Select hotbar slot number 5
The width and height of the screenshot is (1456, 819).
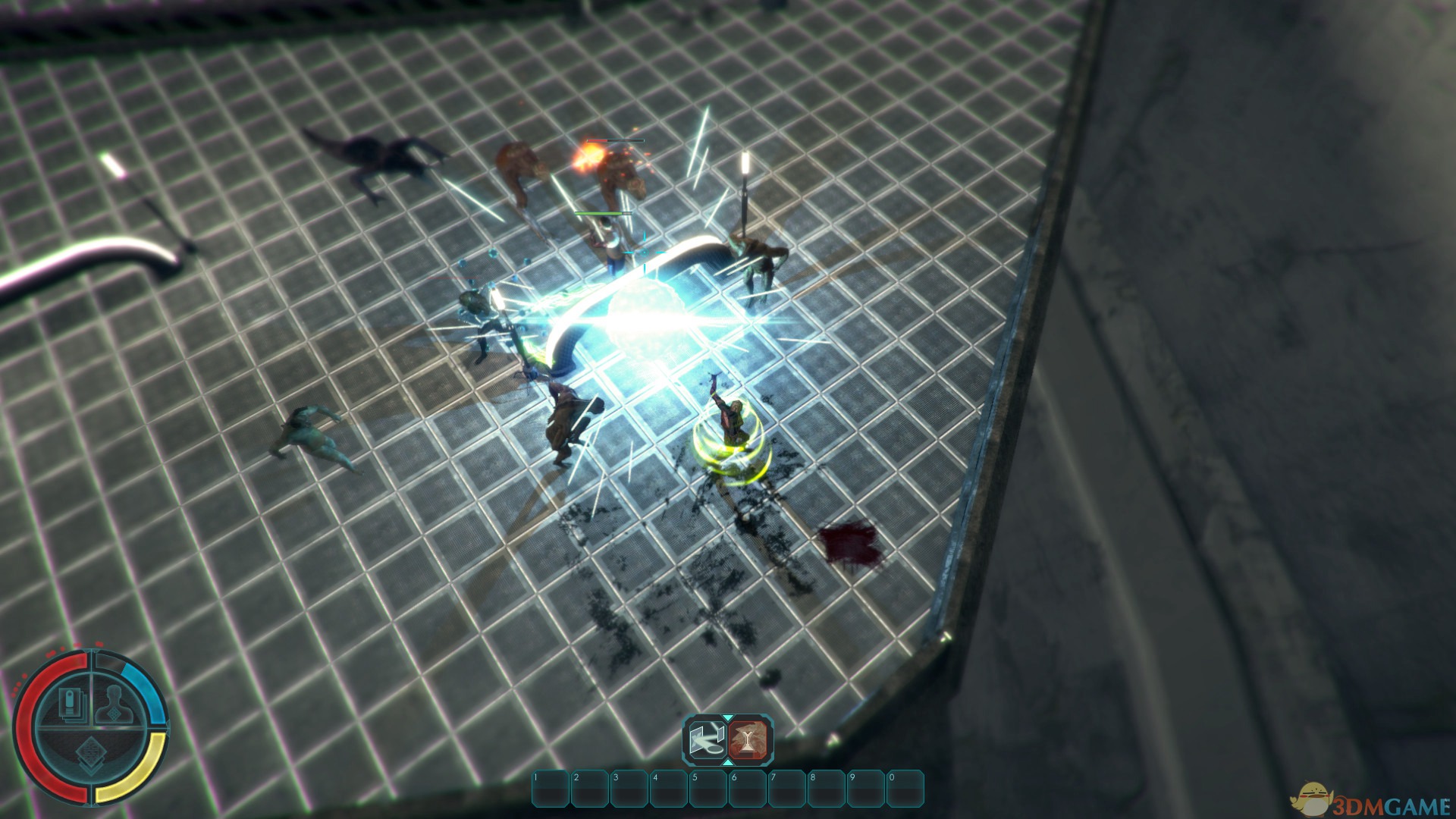tap(708, 789)
